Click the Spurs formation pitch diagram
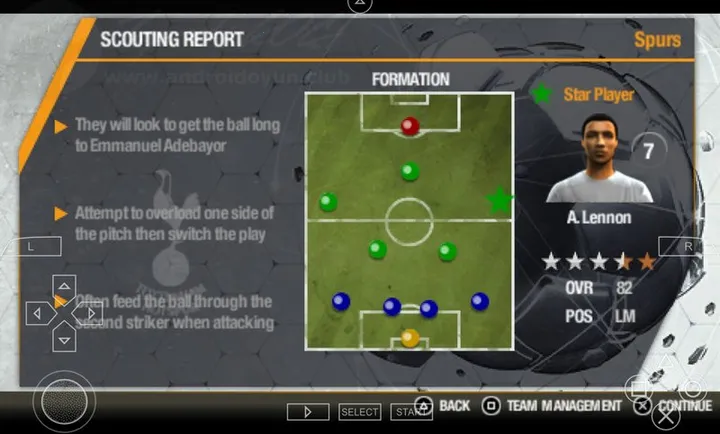 pyautogui.click(x=409, y=221)
